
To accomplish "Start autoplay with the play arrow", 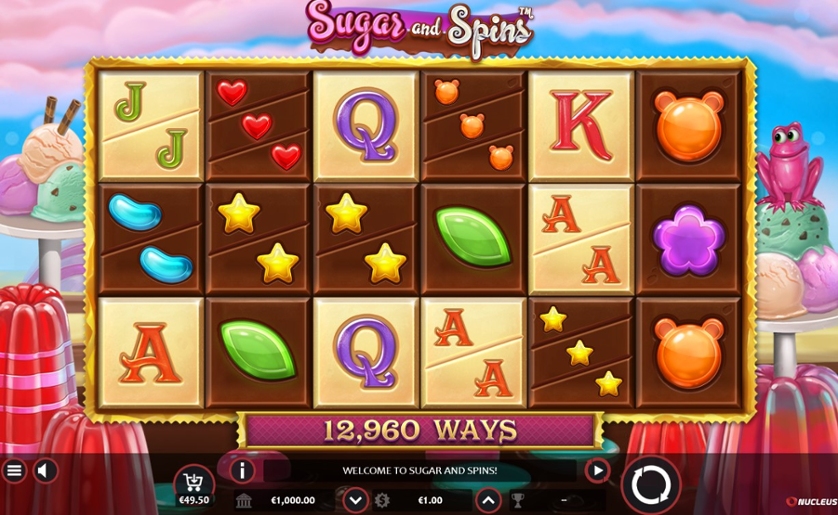I will tap(597, 470).
